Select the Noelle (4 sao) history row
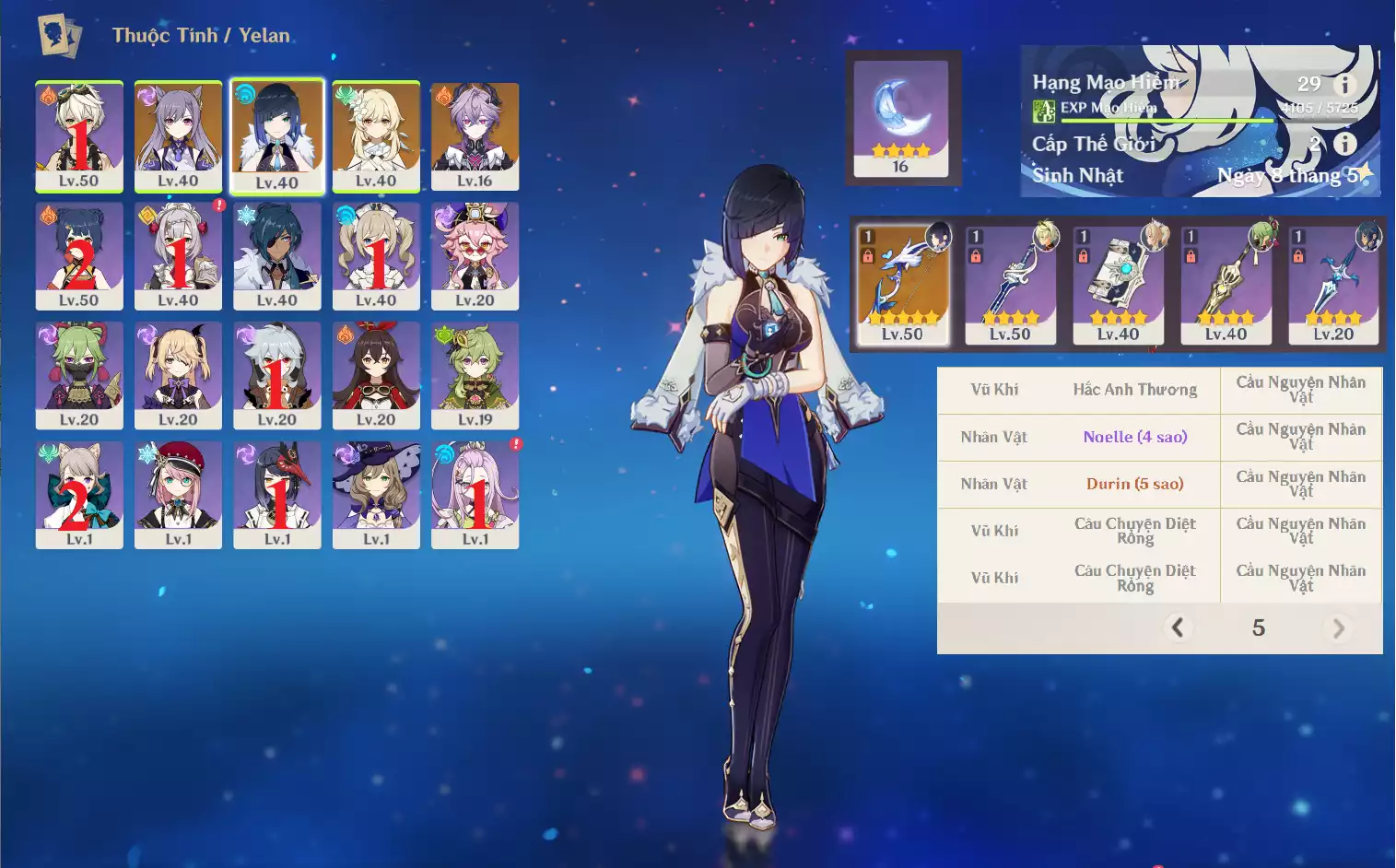 click(x=1134, y=437)
